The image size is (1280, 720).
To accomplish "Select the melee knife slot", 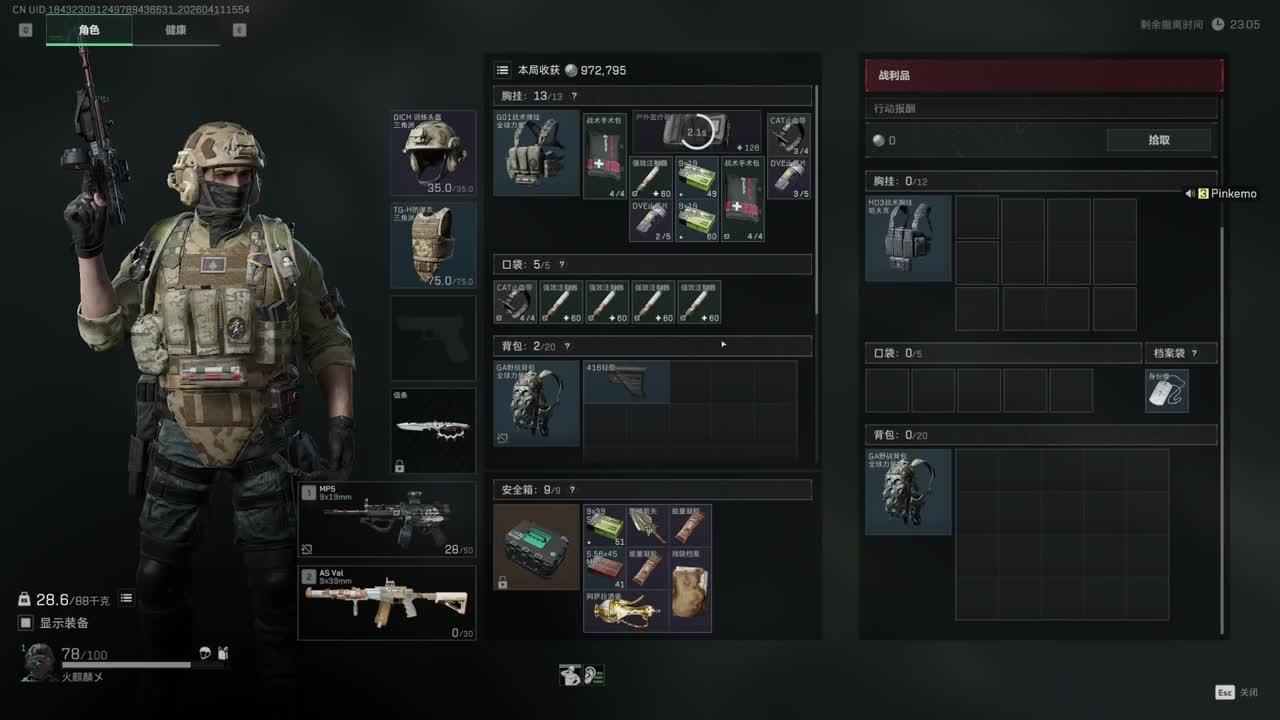I will [x=433, y=430].
